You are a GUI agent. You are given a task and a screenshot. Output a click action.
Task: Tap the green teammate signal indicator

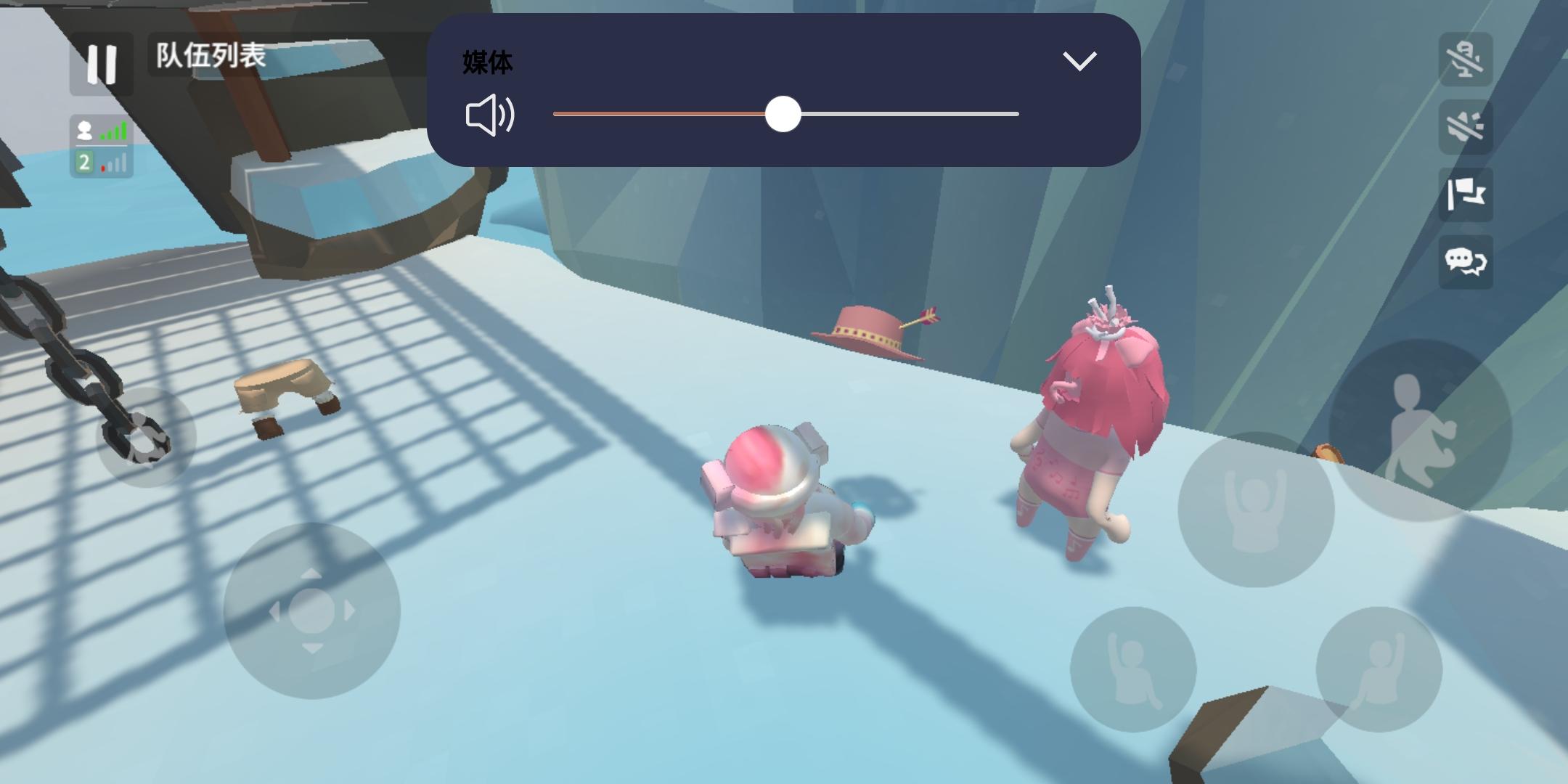(x=115, y=131)
